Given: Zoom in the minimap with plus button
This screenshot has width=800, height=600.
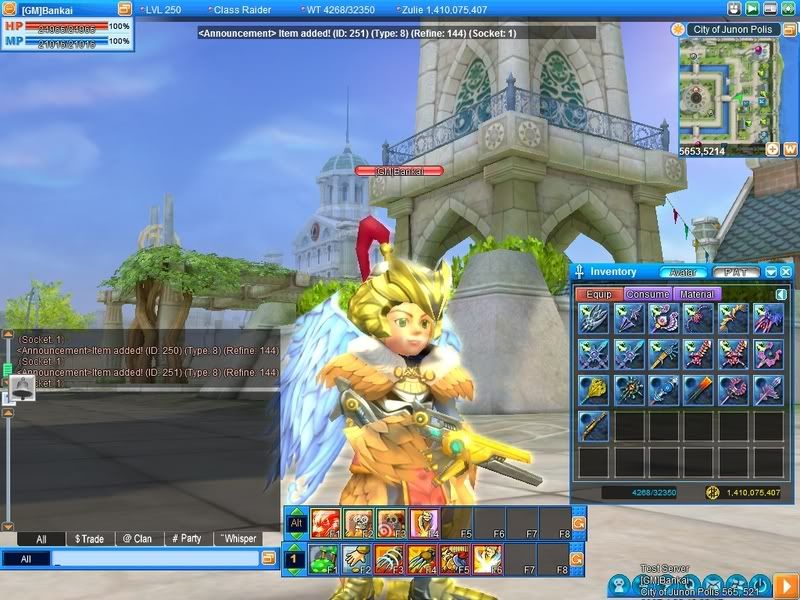Looking at the screenshot, I should (x=772, y=149).
